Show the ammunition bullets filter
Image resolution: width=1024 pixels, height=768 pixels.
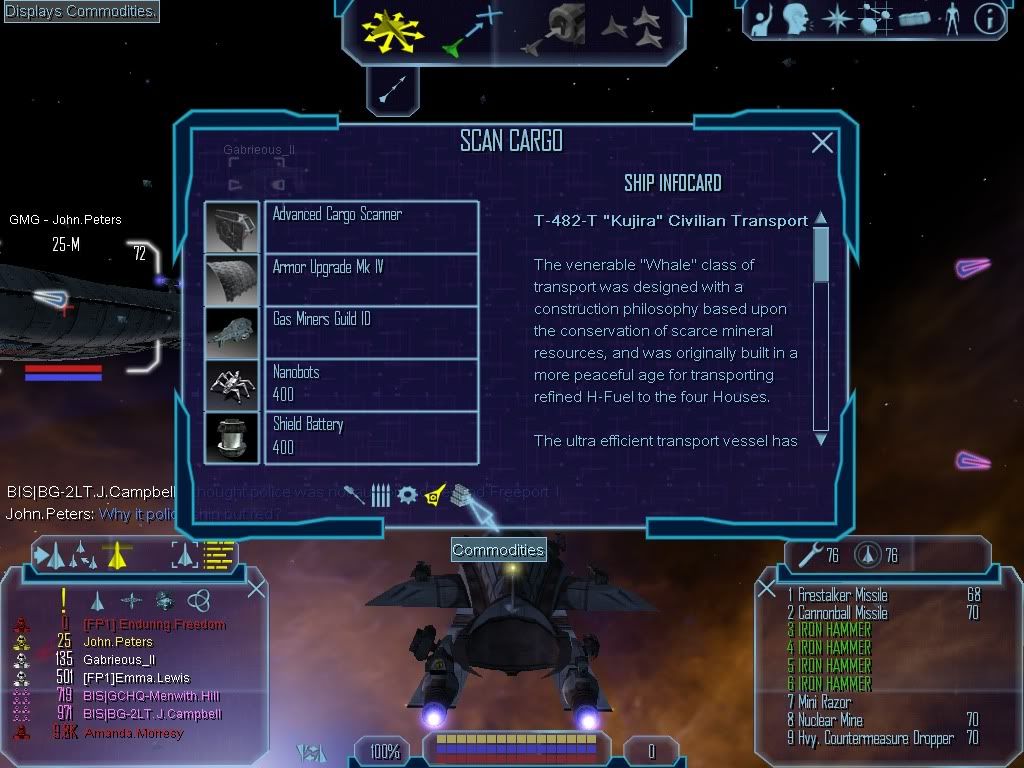click(x=381, y=495)
